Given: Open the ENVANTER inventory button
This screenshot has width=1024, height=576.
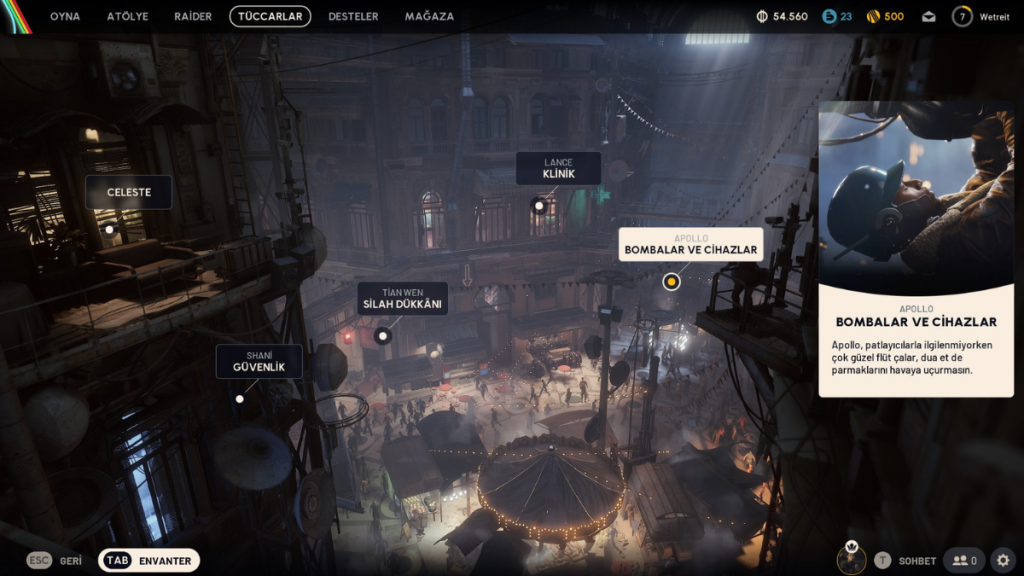Looking at the screenshot, I should (x=149, y=561).
